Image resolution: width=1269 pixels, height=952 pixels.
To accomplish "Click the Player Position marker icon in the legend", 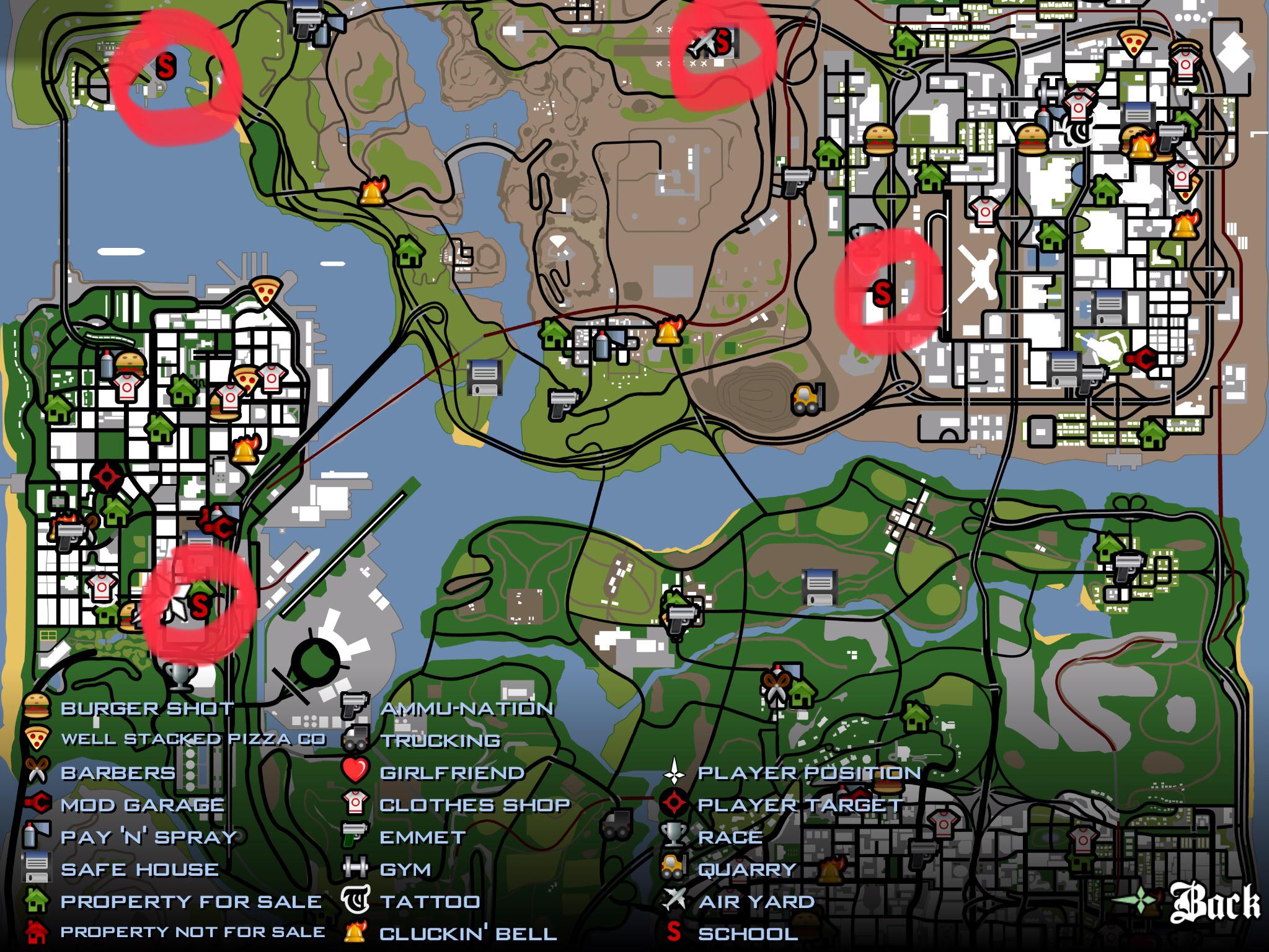I will (674, 773).
